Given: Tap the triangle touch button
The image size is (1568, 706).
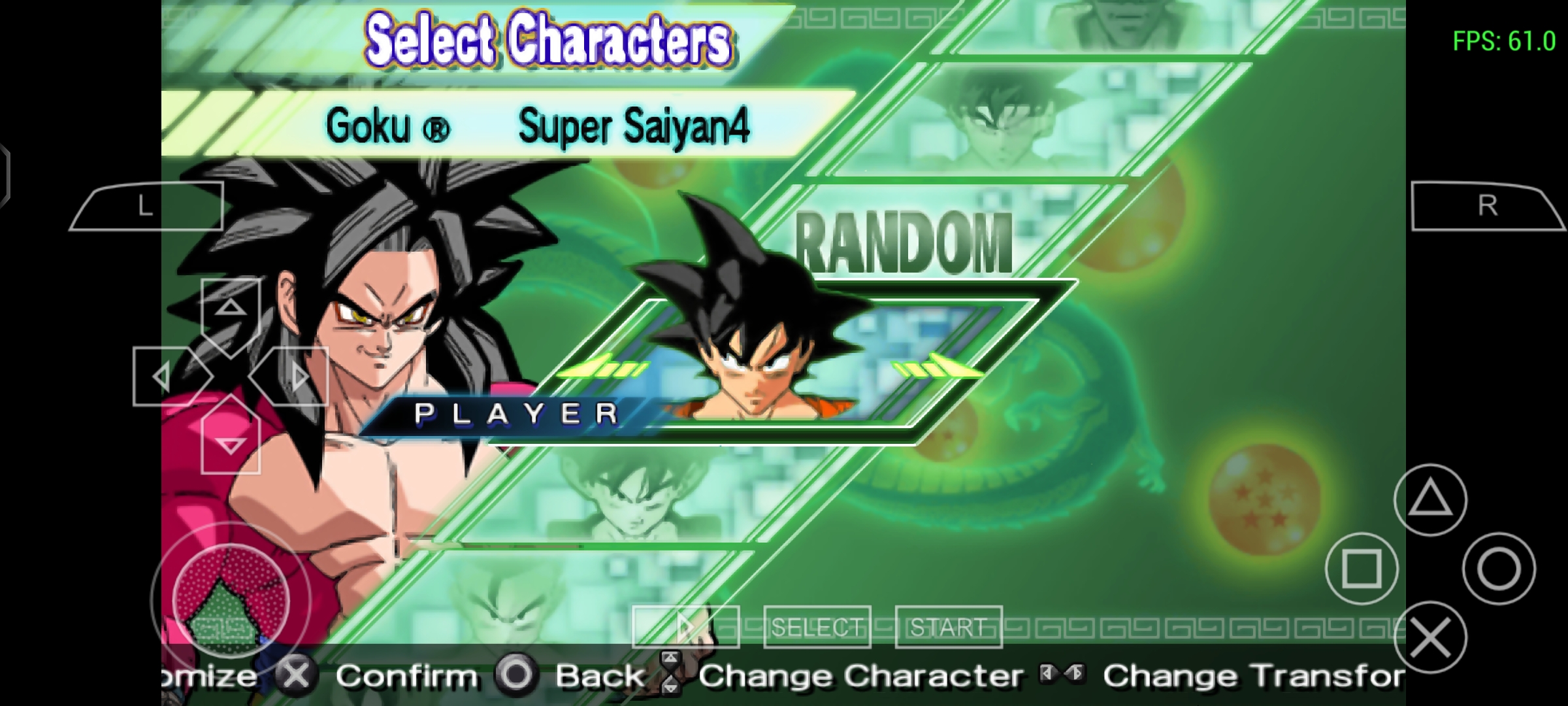Looking at the screenshot, I should tap(1430, 500).
